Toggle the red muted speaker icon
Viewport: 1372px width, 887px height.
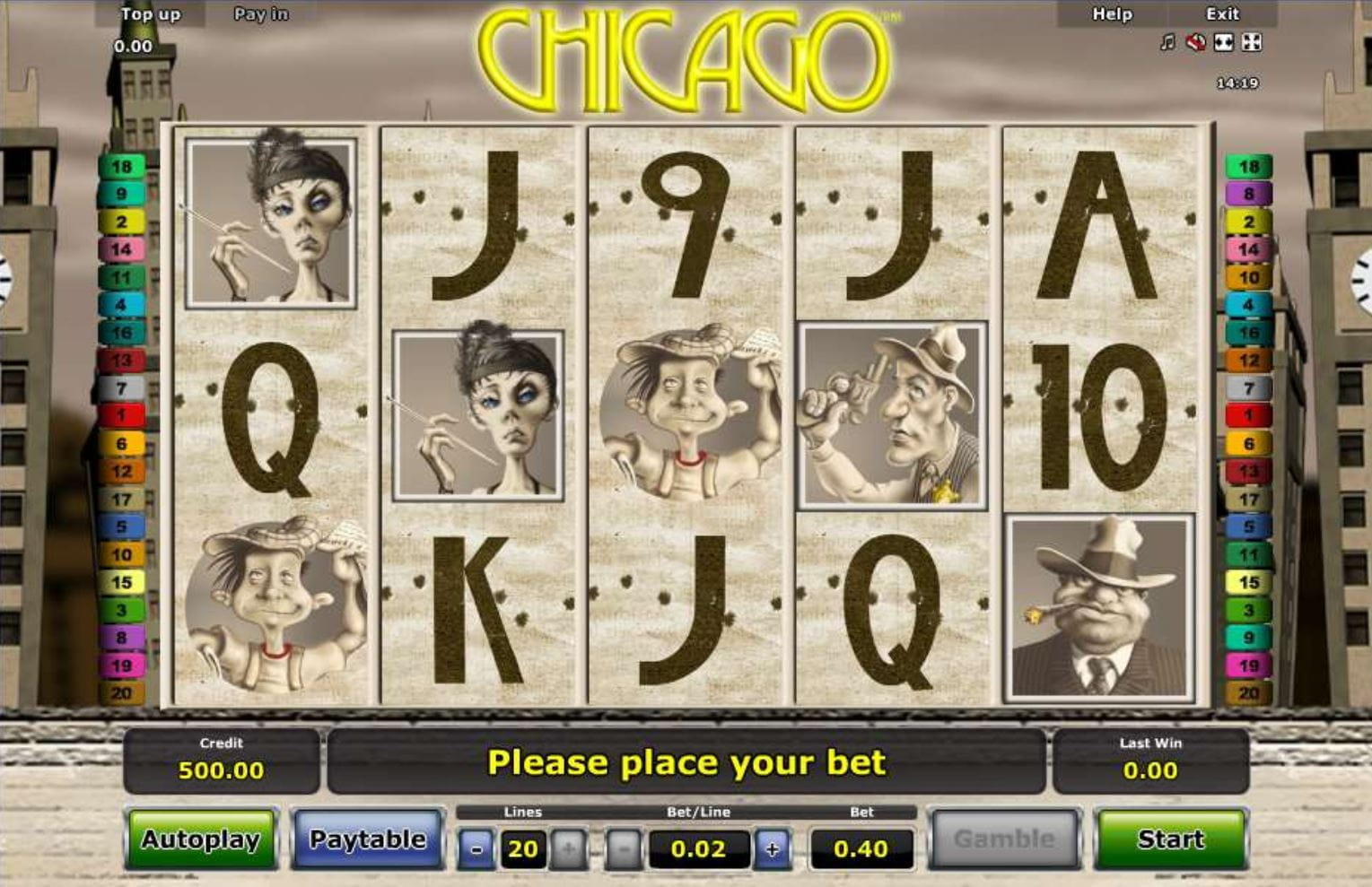pos(1195,42)
